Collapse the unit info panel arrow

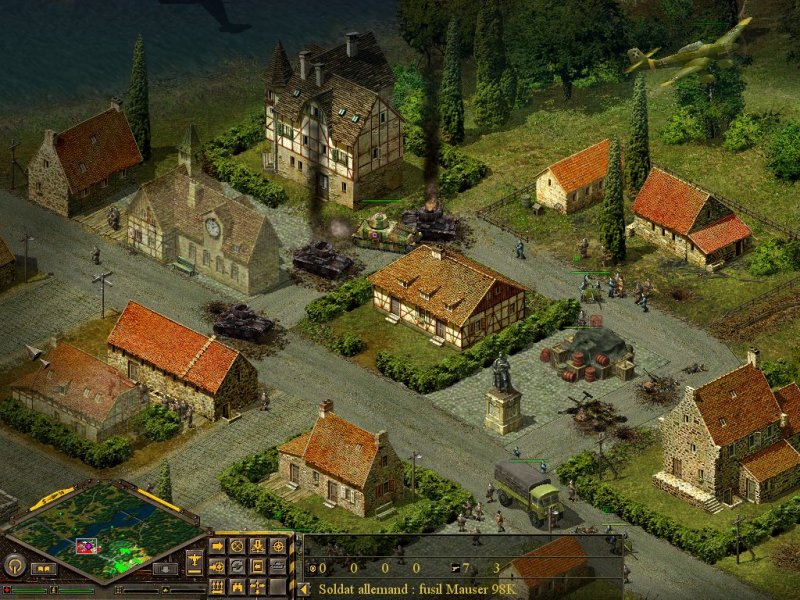click(x=305, y=589)
